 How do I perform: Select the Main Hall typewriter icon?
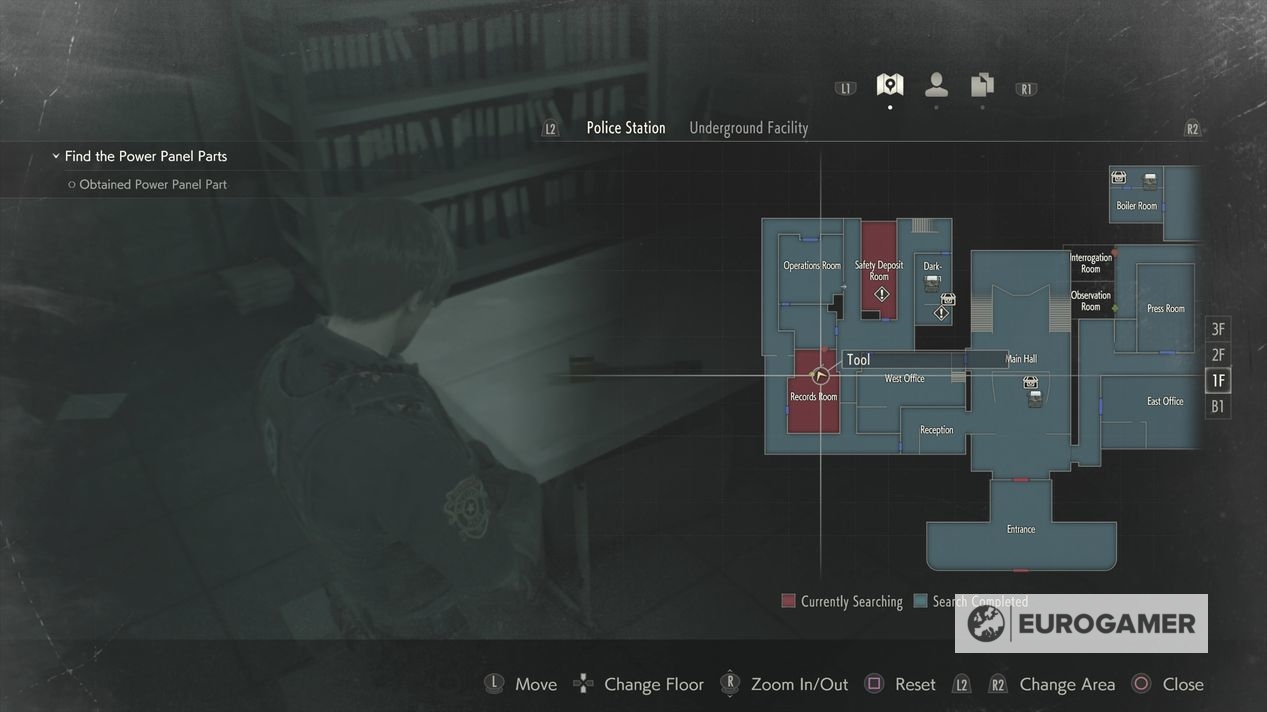[x=1035, y=399]
